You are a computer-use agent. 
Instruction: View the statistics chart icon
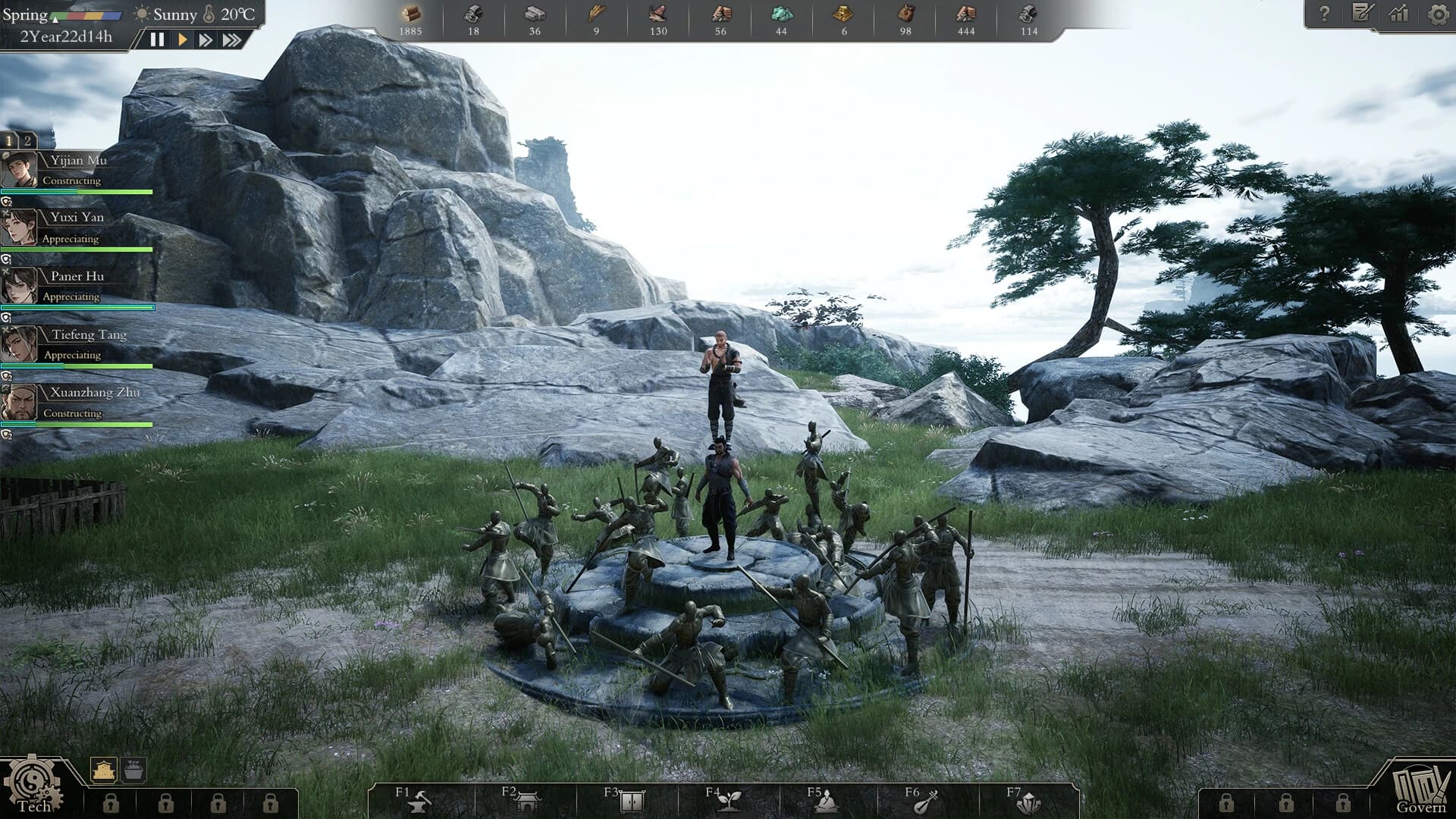click(1399, 14)
